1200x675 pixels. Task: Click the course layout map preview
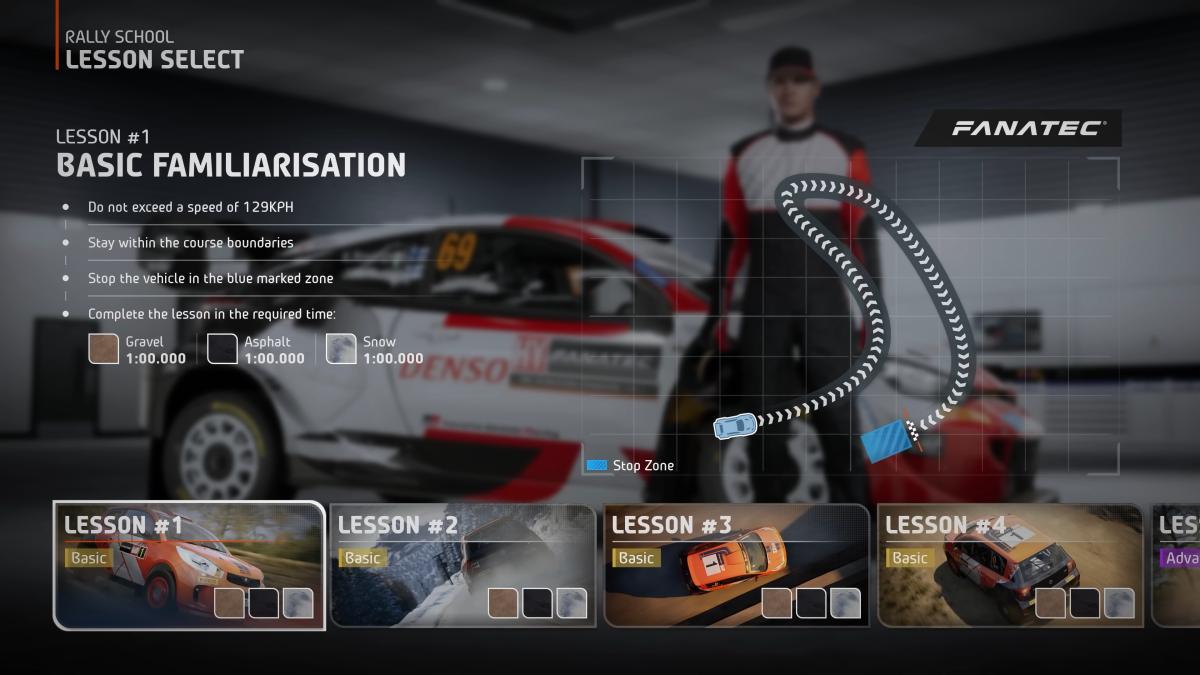[x=850, y=315]
